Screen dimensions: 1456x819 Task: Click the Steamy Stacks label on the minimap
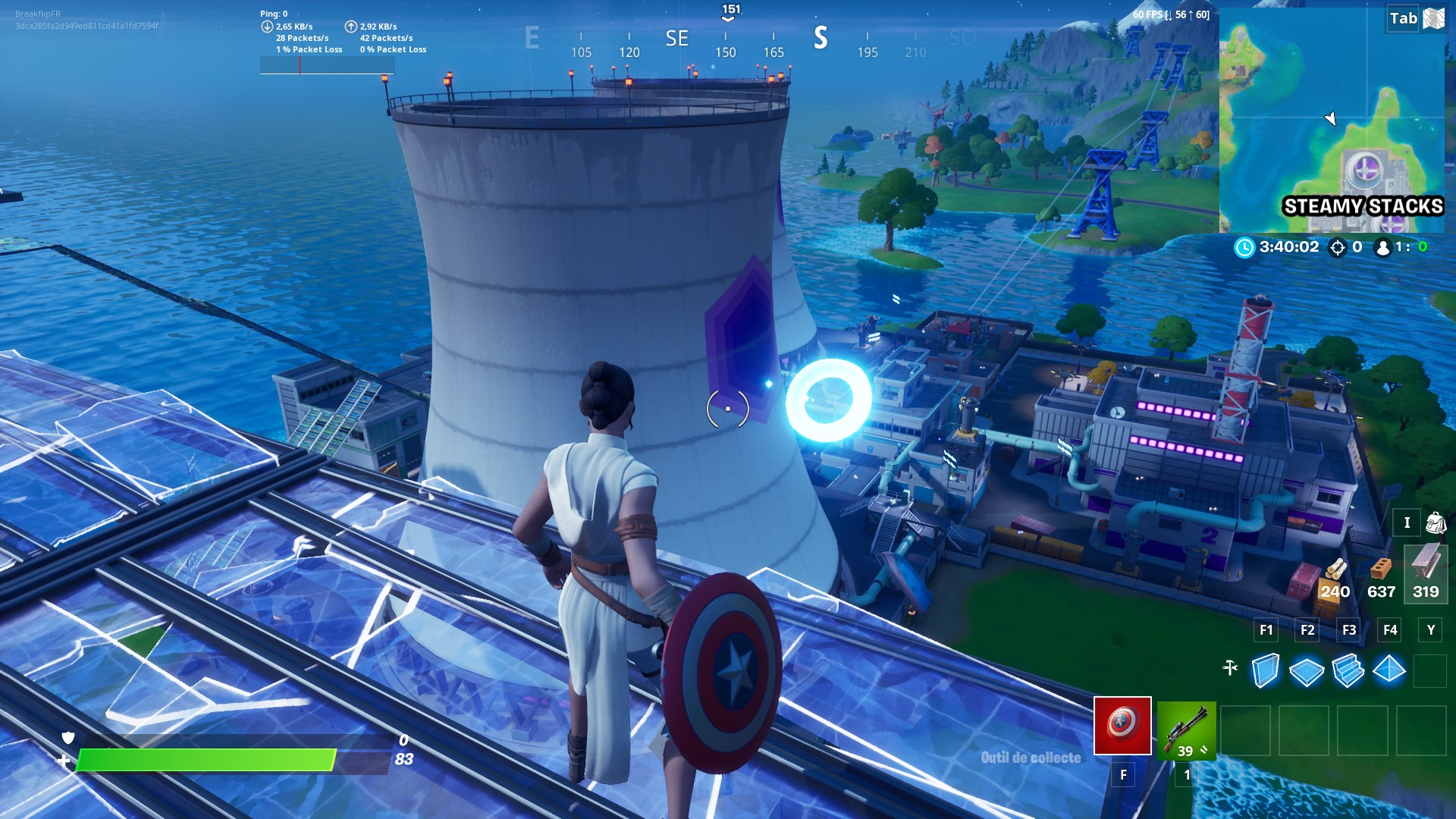pyautogui.click(x=1362, y=205)
